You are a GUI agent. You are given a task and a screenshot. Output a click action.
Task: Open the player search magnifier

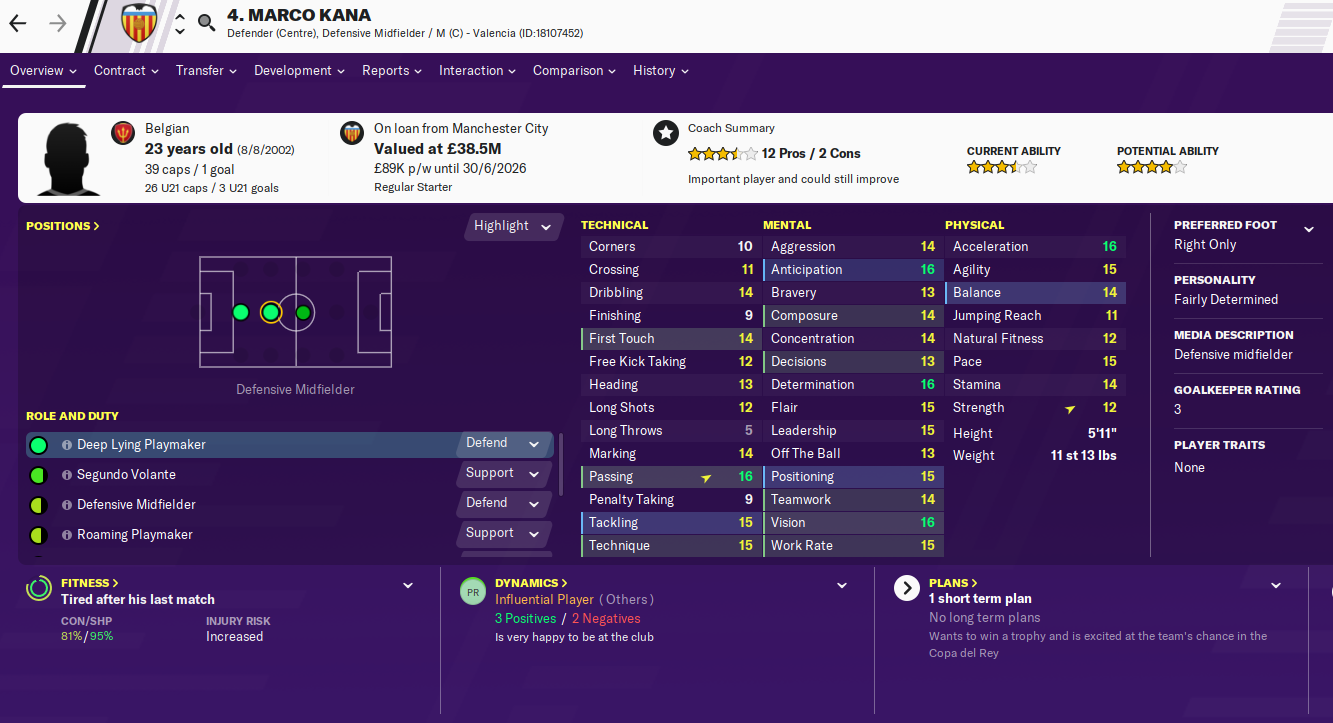tap(207, 23)
